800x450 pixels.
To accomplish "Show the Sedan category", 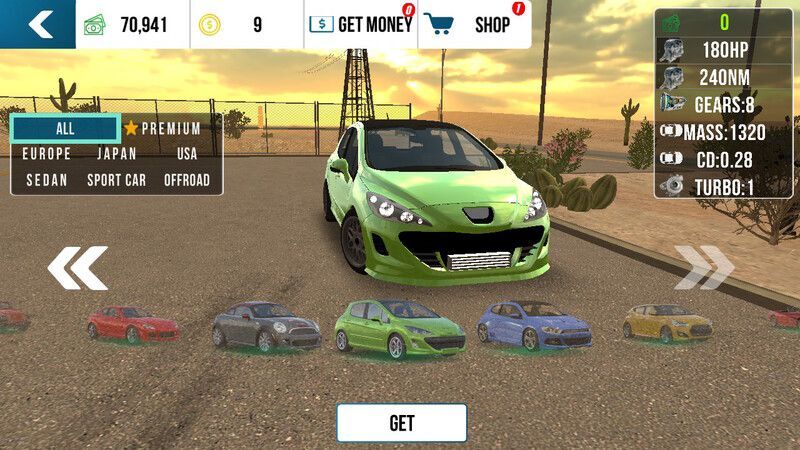I will (47, 180).
